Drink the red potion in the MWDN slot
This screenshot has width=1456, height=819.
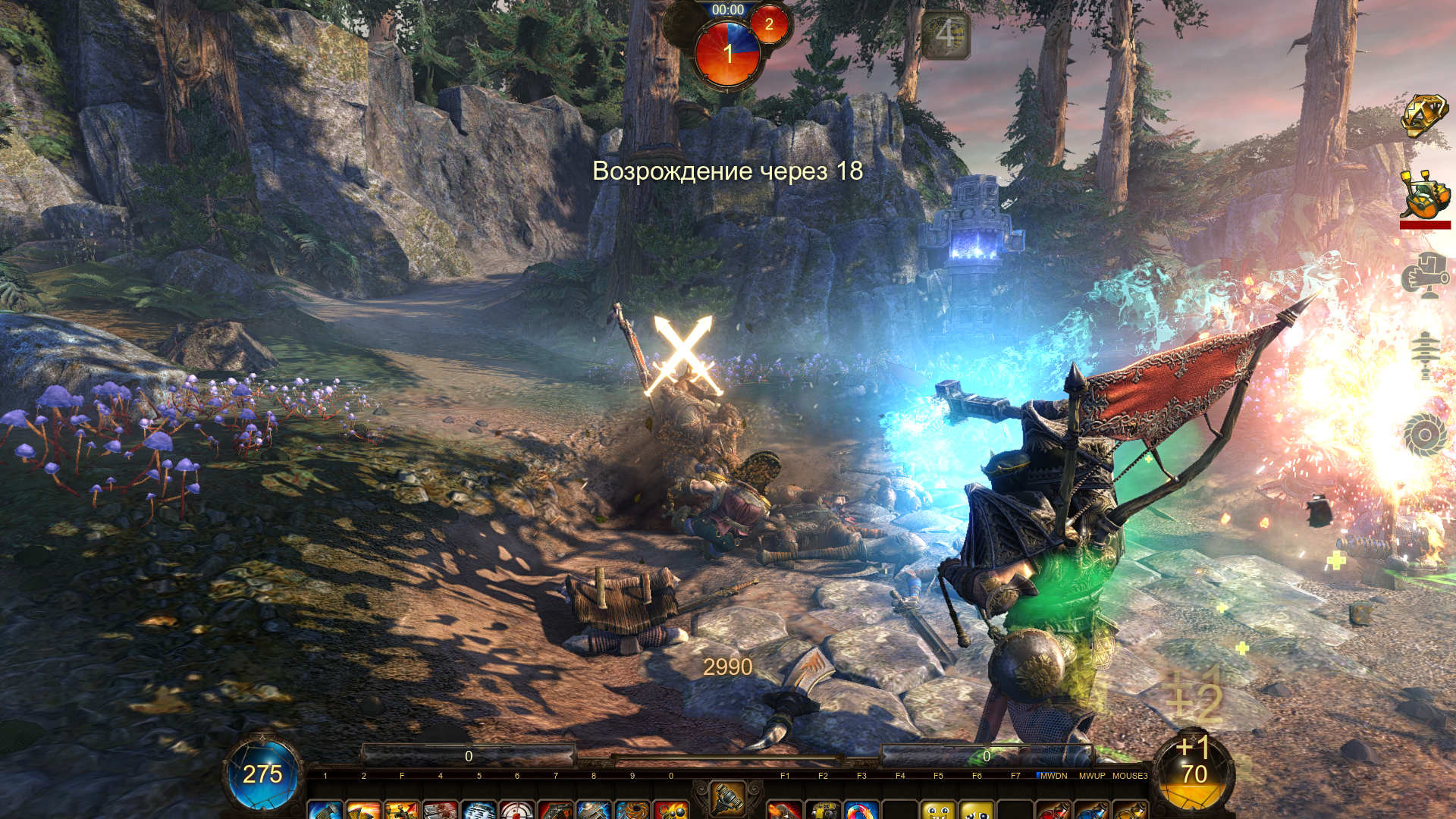point(1053,810)
